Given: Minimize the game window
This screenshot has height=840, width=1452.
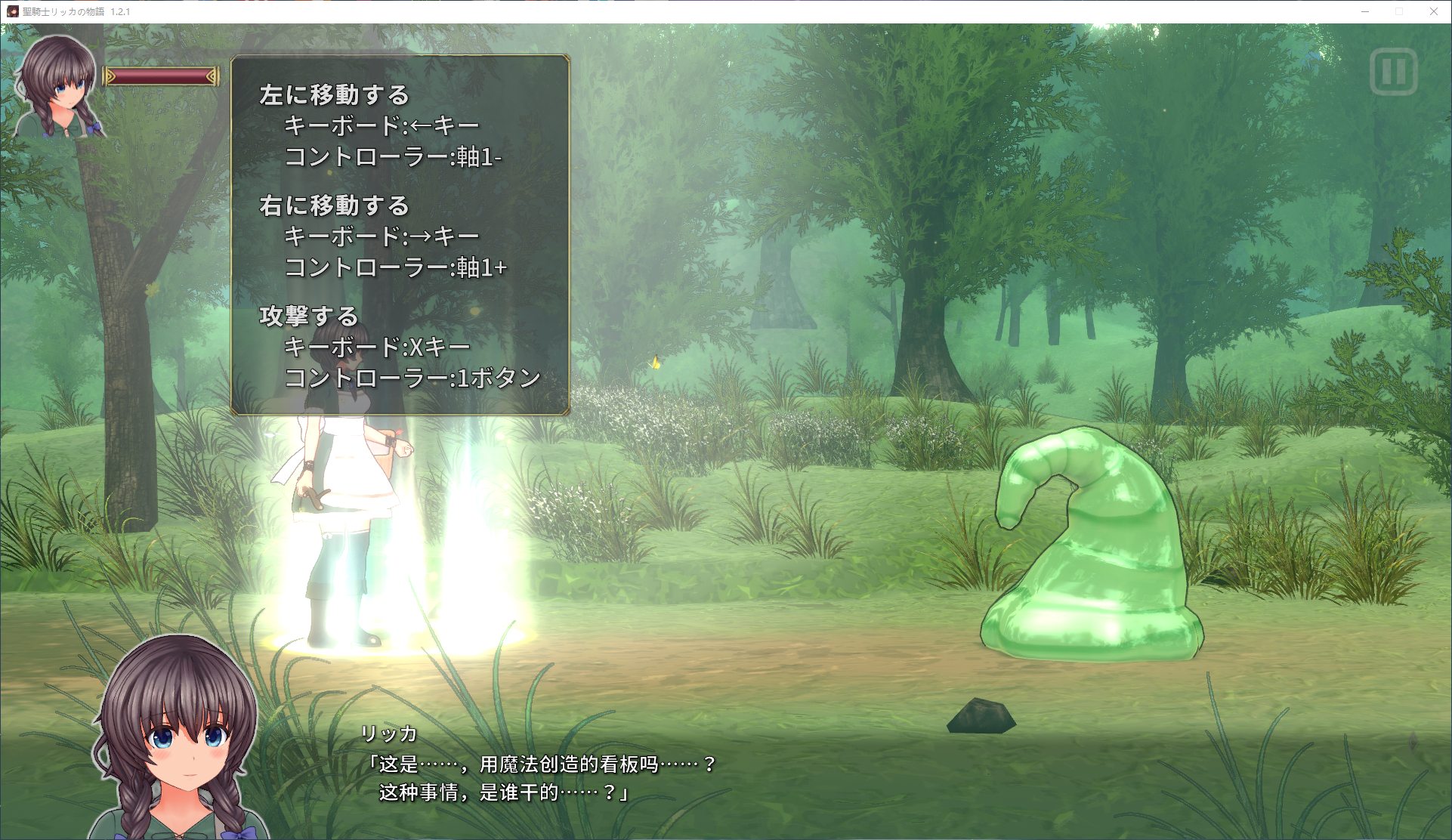Looking at the screenshot, I should tap(1365, 11).
